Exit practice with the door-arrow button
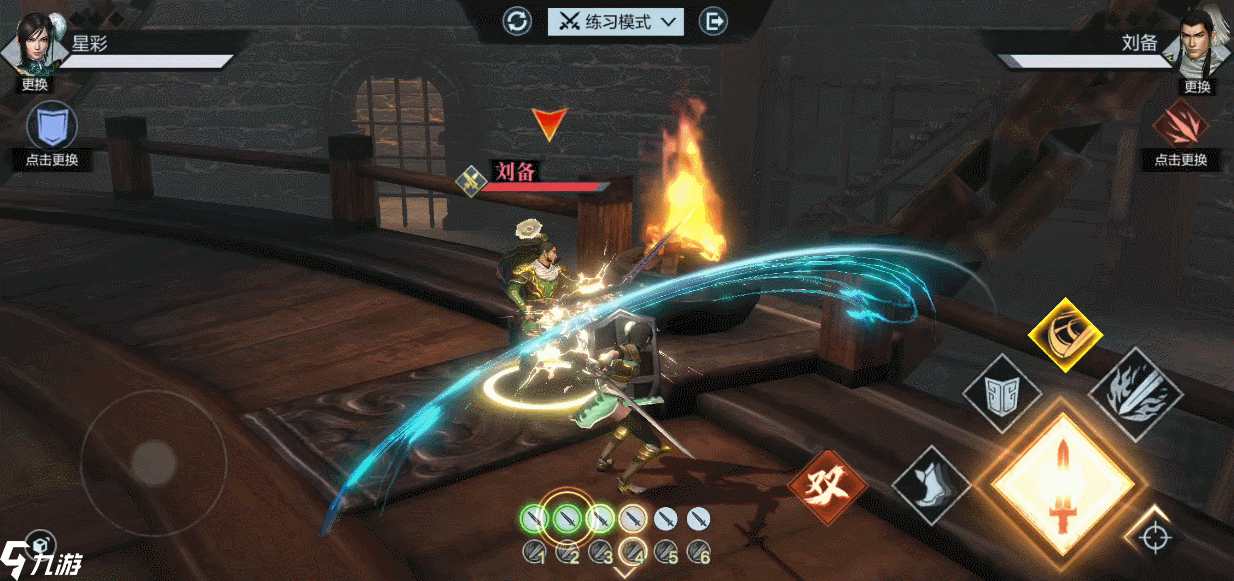1234x581 pixels. coord(712,21)
